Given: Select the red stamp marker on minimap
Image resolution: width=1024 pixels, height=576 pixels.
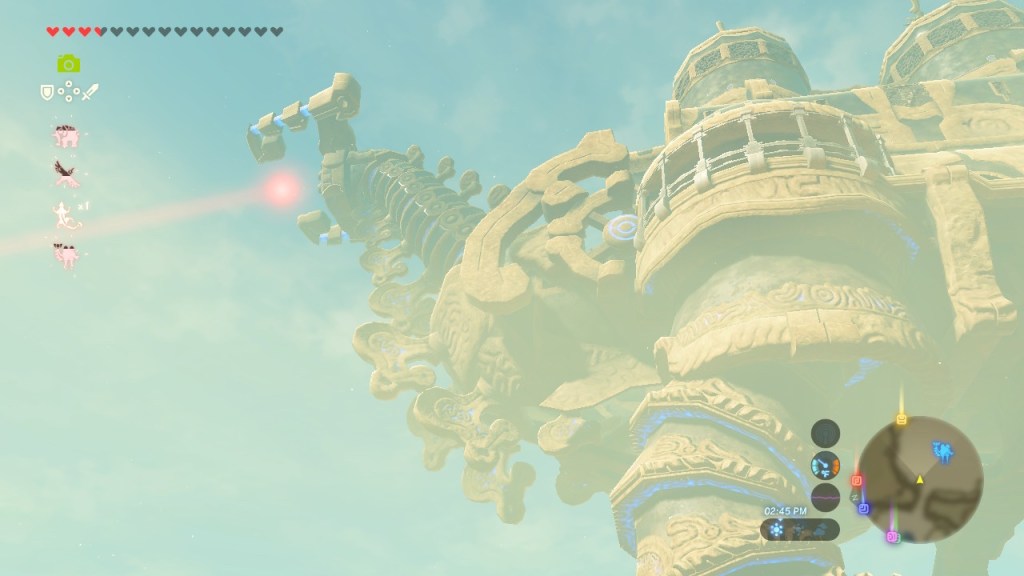Looking at the screenshot, I should (x=857, y=481).
